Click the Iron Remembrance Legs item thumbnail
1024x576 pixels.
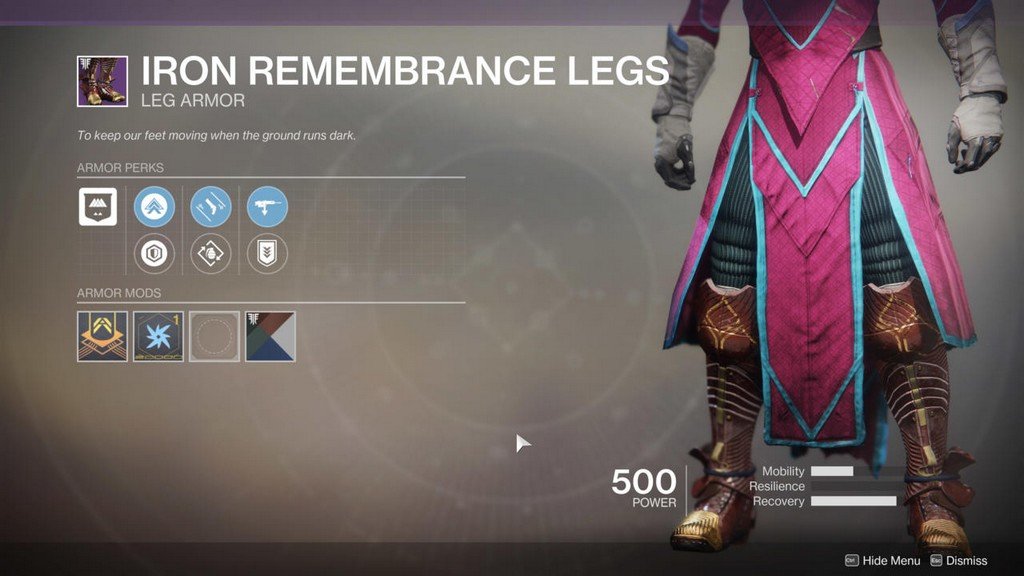click(102, 82)
